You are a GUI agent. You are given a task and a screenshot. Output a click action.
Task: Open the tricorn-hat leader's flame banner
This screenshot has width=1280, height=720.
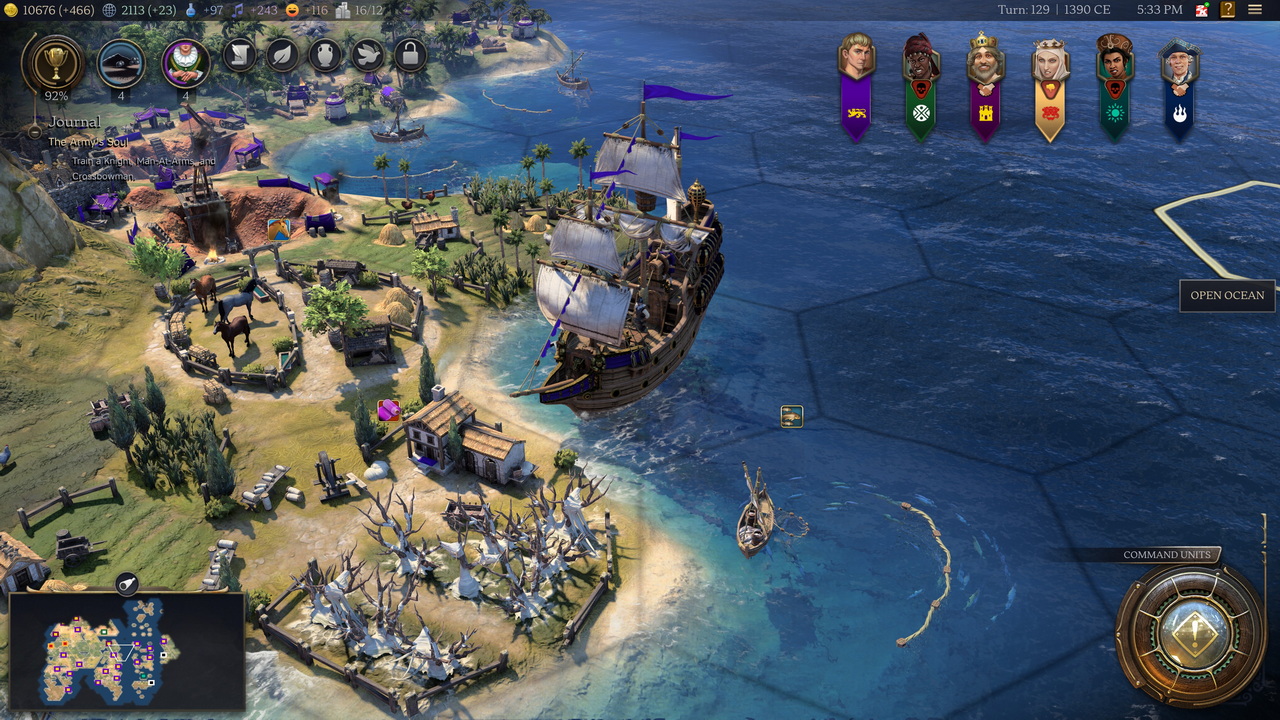click(x=1180, y=85)
